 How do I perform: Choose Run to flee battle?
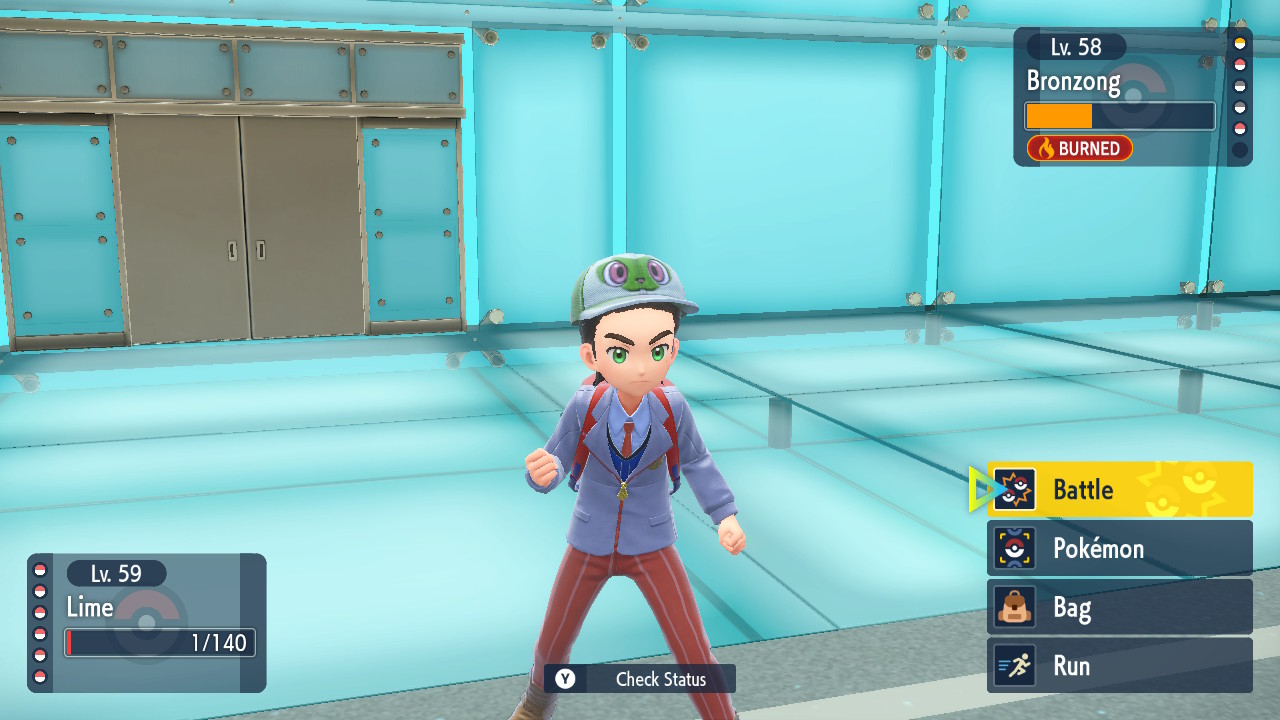1119,666
